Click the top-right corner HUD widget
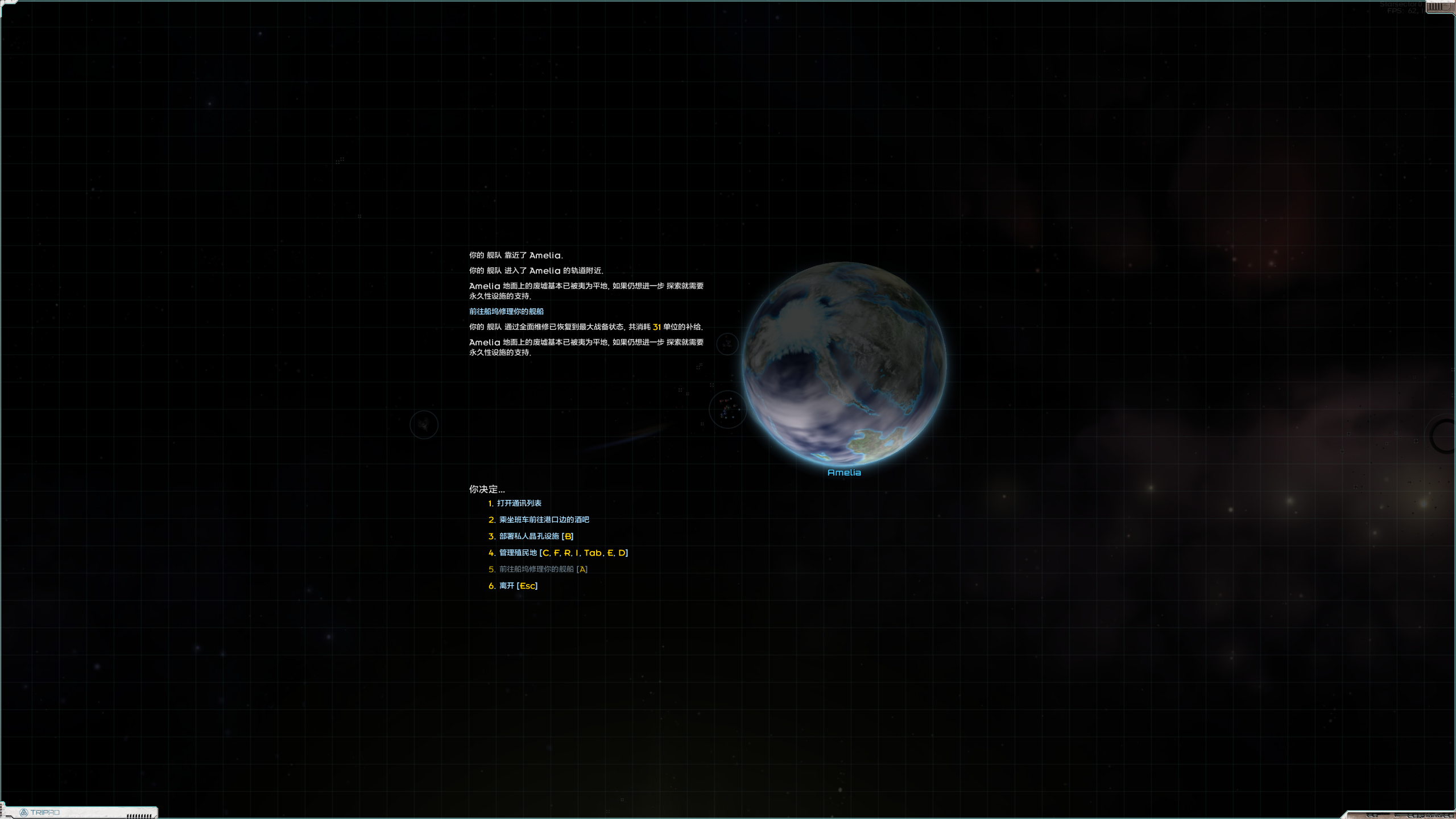 [x=1439, y=7]
